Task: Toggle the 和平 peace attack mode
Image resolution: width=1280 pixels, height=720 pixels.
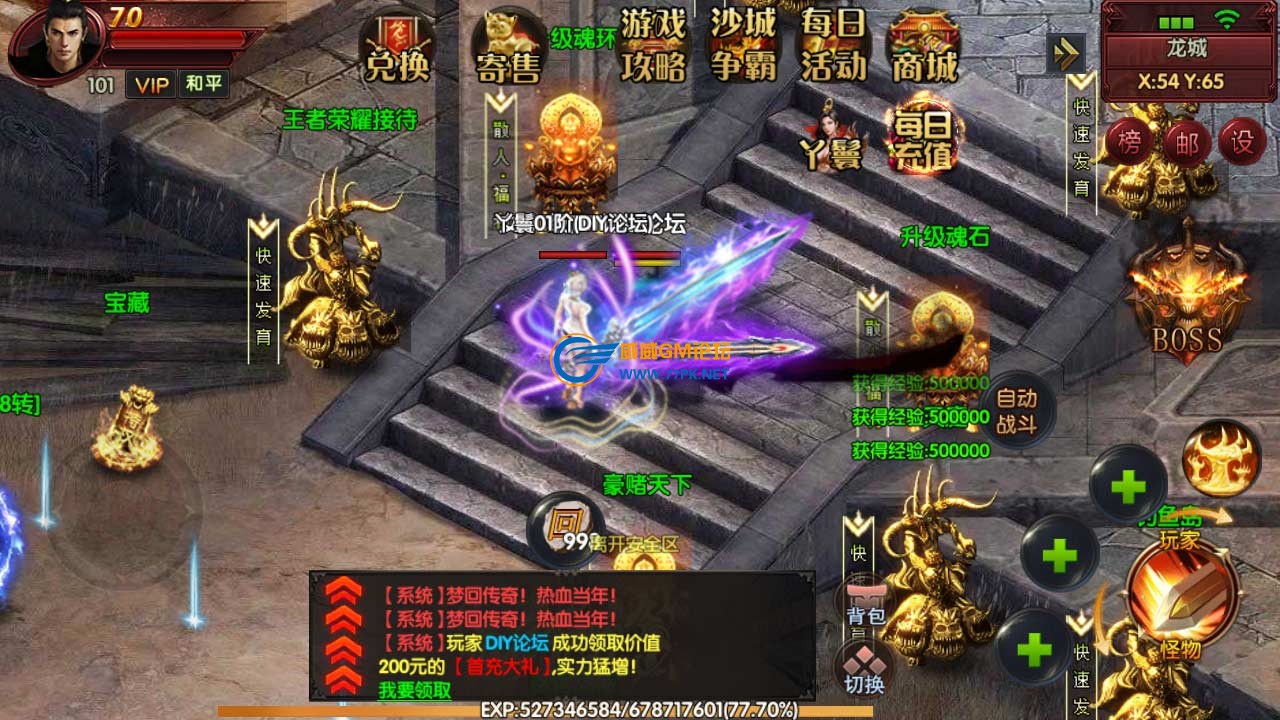Action: coord(204,84)
